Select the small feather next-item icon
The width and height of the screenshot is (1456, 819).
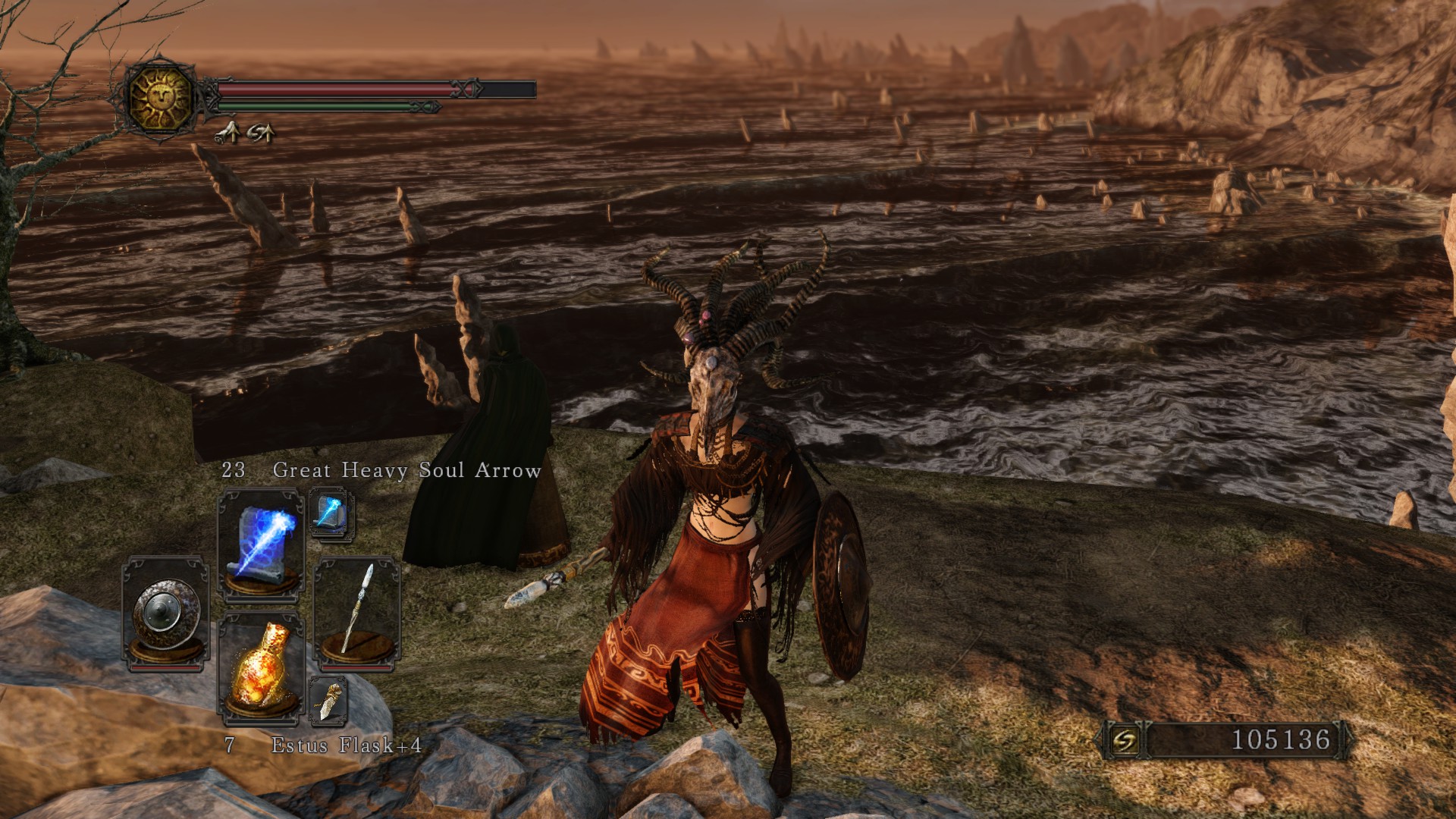[329, 701]
